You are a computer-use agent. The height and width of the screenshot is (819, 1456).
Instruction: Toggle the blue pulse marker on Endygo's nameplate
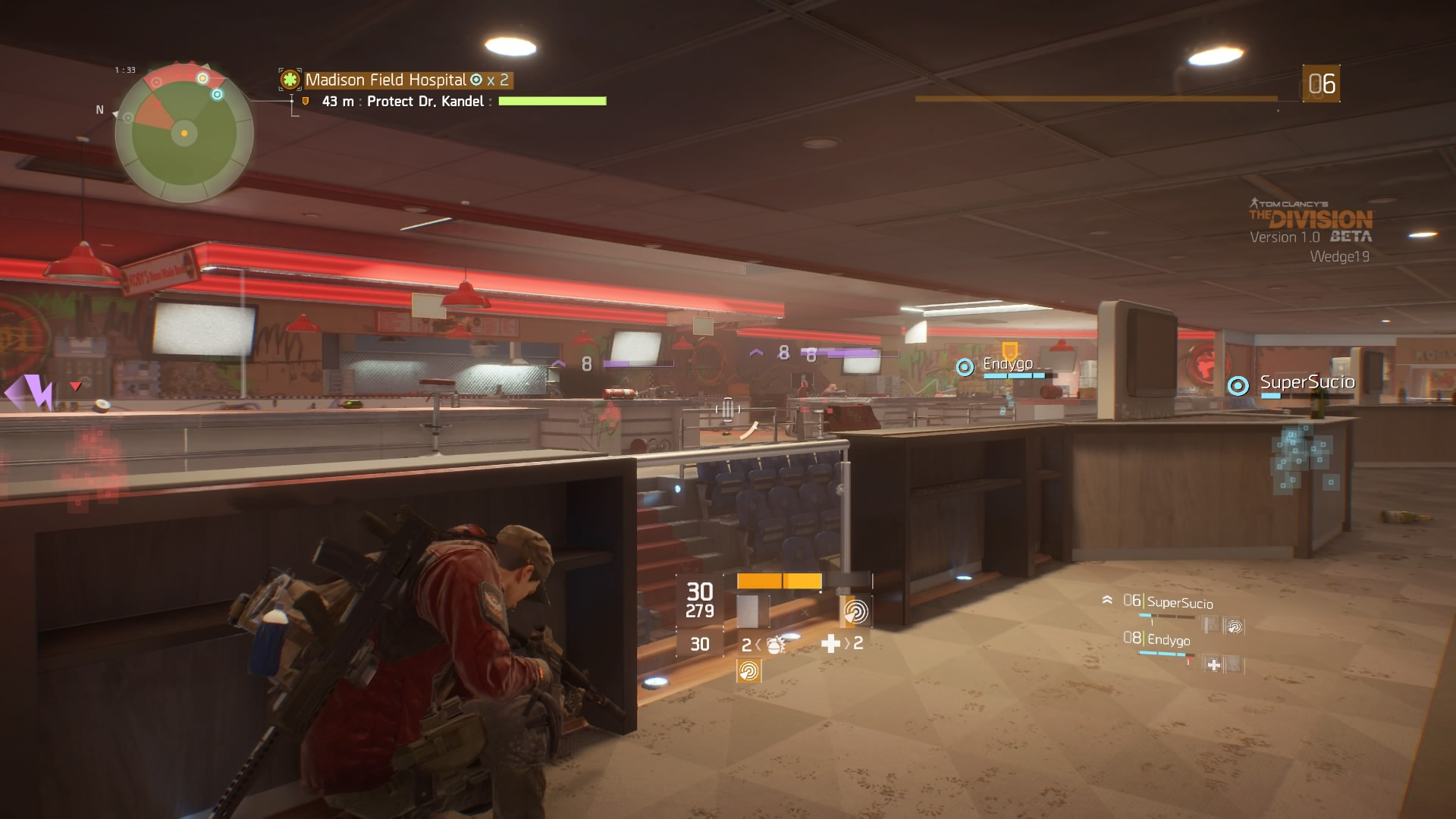(964, 369)
